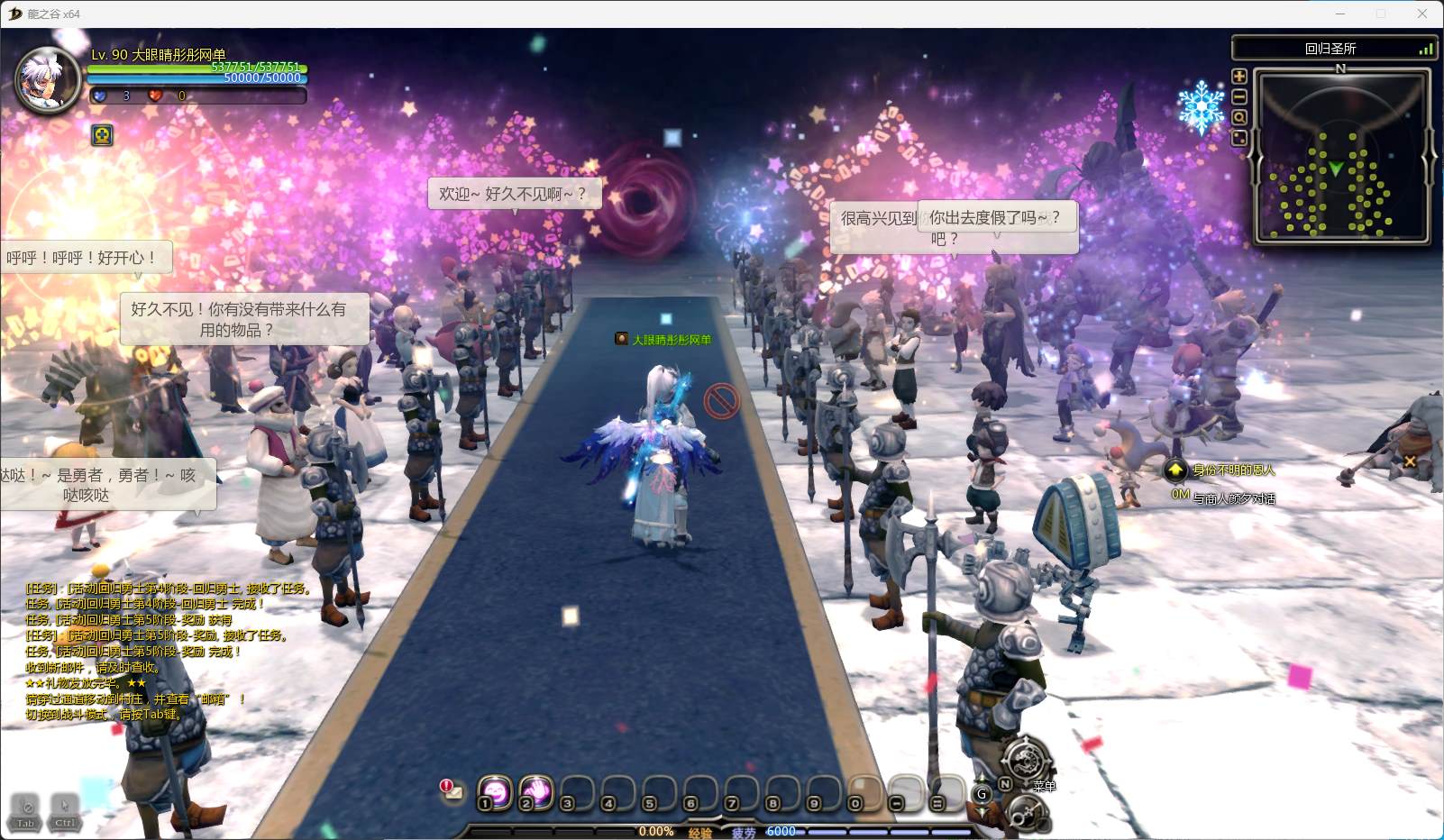Image resolution: width=1444 pixels, height=840 pixels.
Task: Click the Tab battle mode switch button
Action: click(26, 810)
